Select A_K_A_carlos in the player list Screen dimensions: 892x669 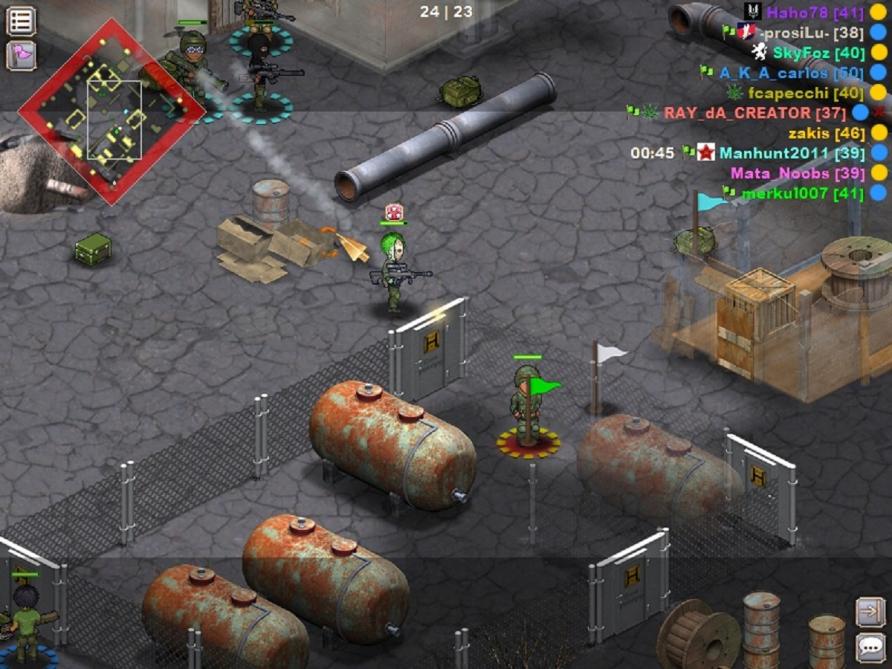click(x=790, y=73)
